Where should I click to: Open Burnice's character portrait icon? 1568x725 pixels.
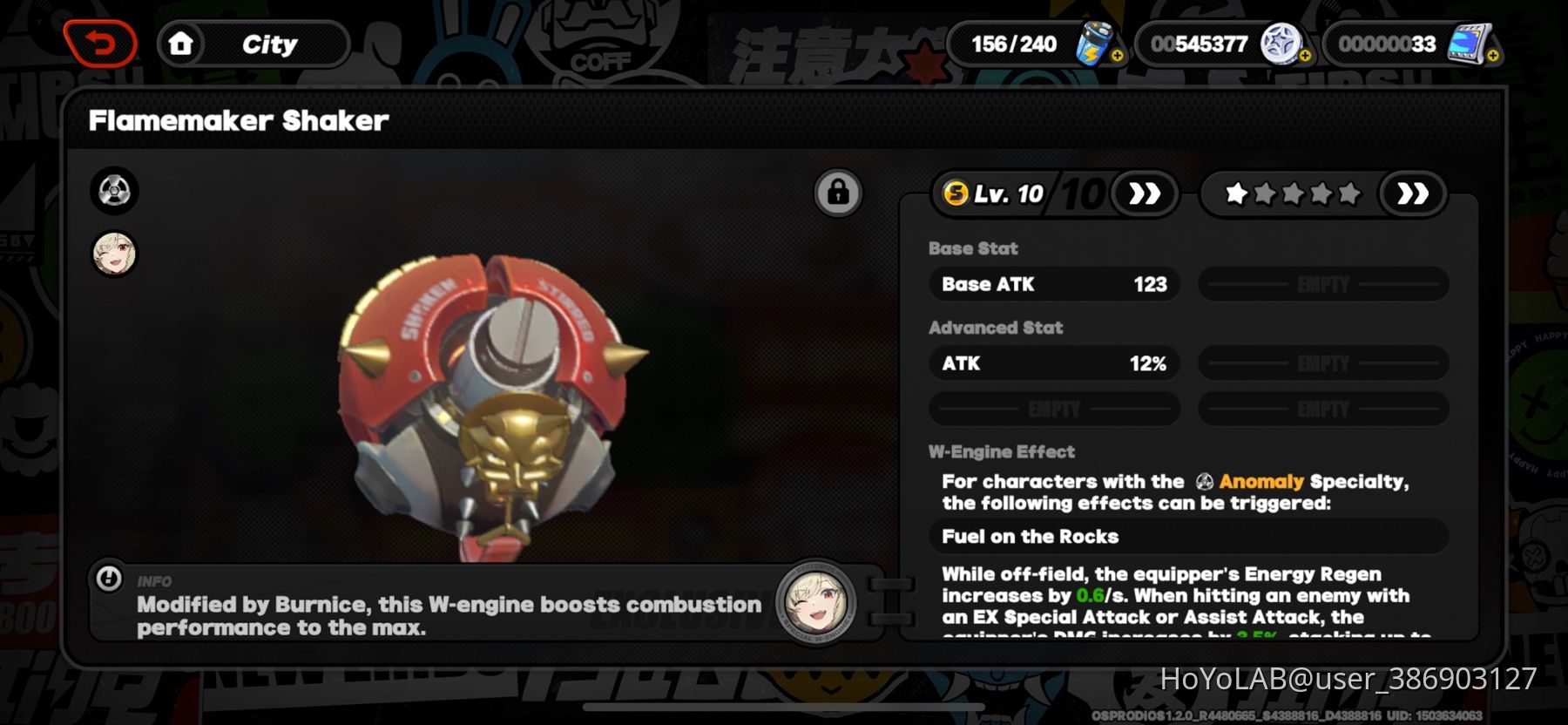point(114,255)
